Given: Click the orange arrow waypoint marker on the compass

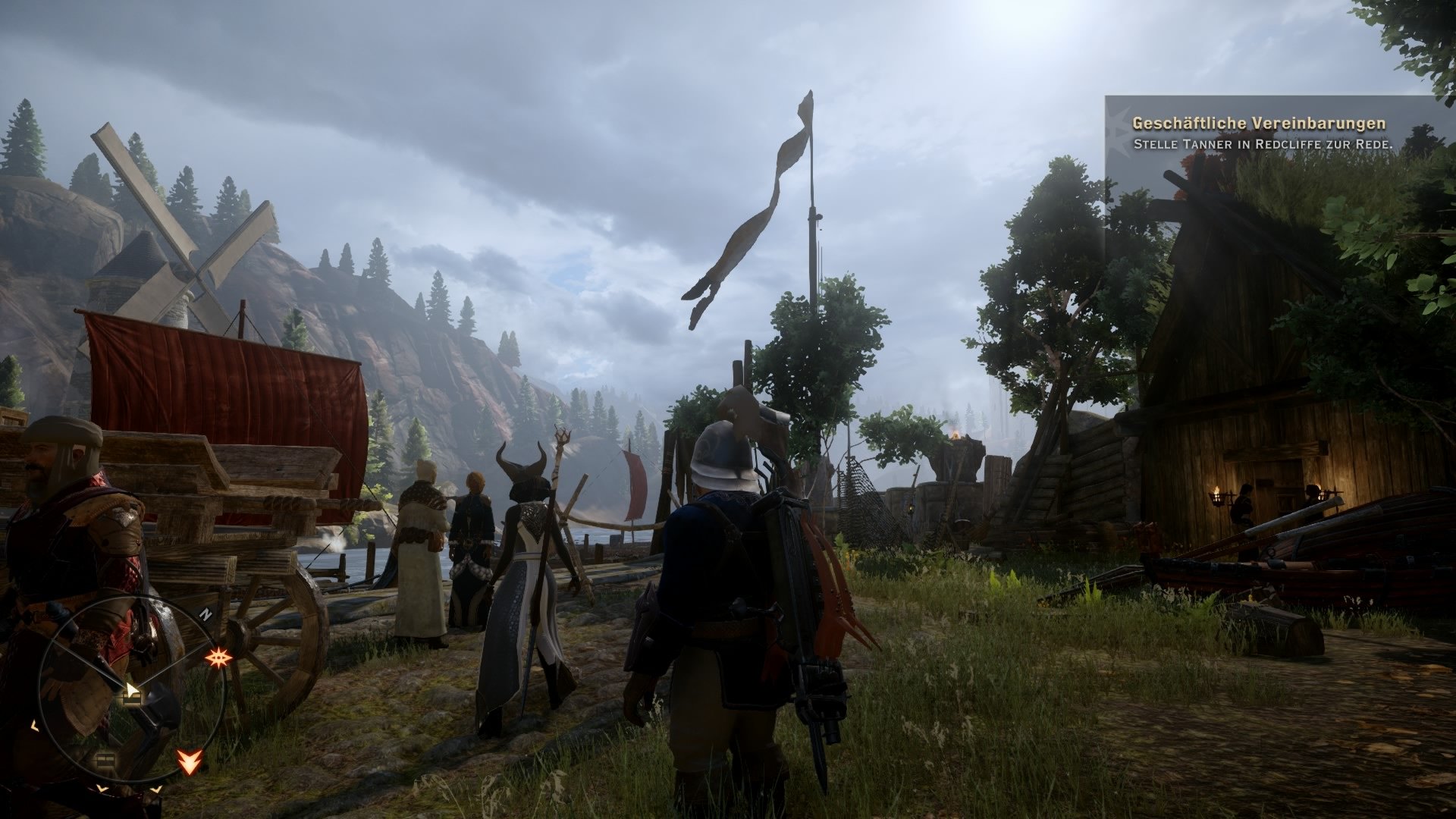Looking at the screenshot, I should coord(189,761).
